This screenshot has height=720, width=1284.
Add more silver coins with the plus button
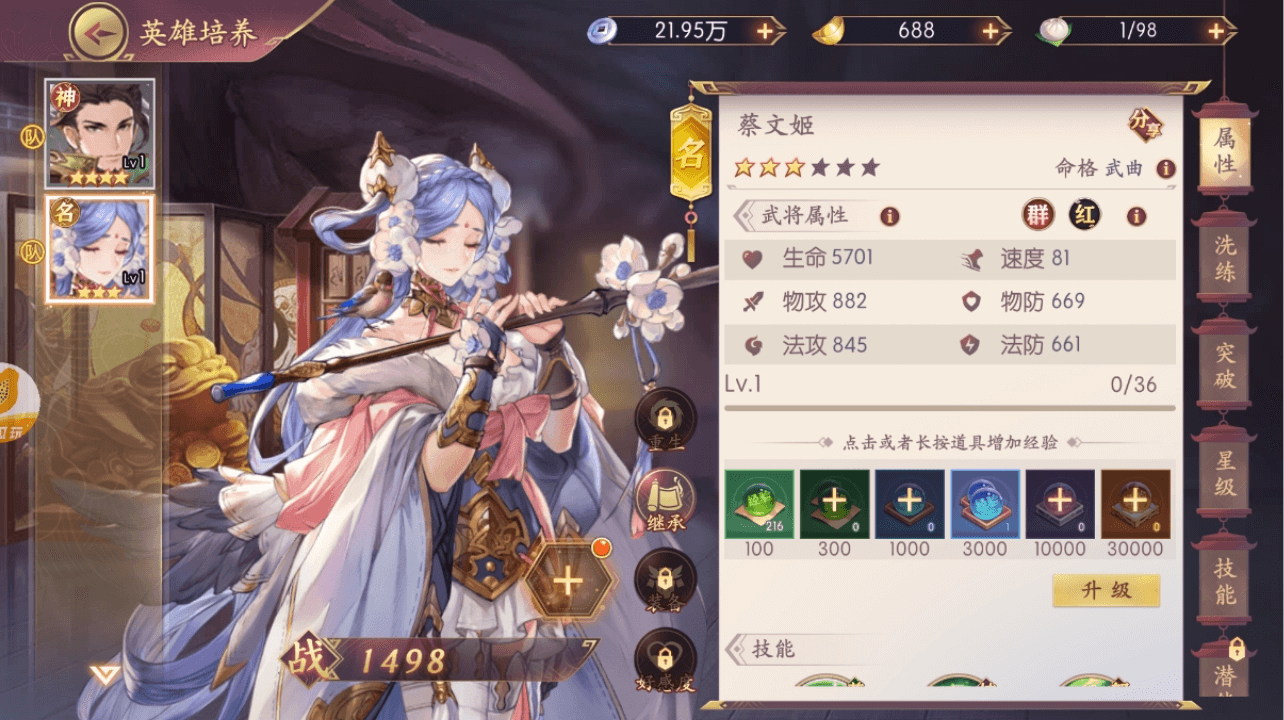point(765,31)
